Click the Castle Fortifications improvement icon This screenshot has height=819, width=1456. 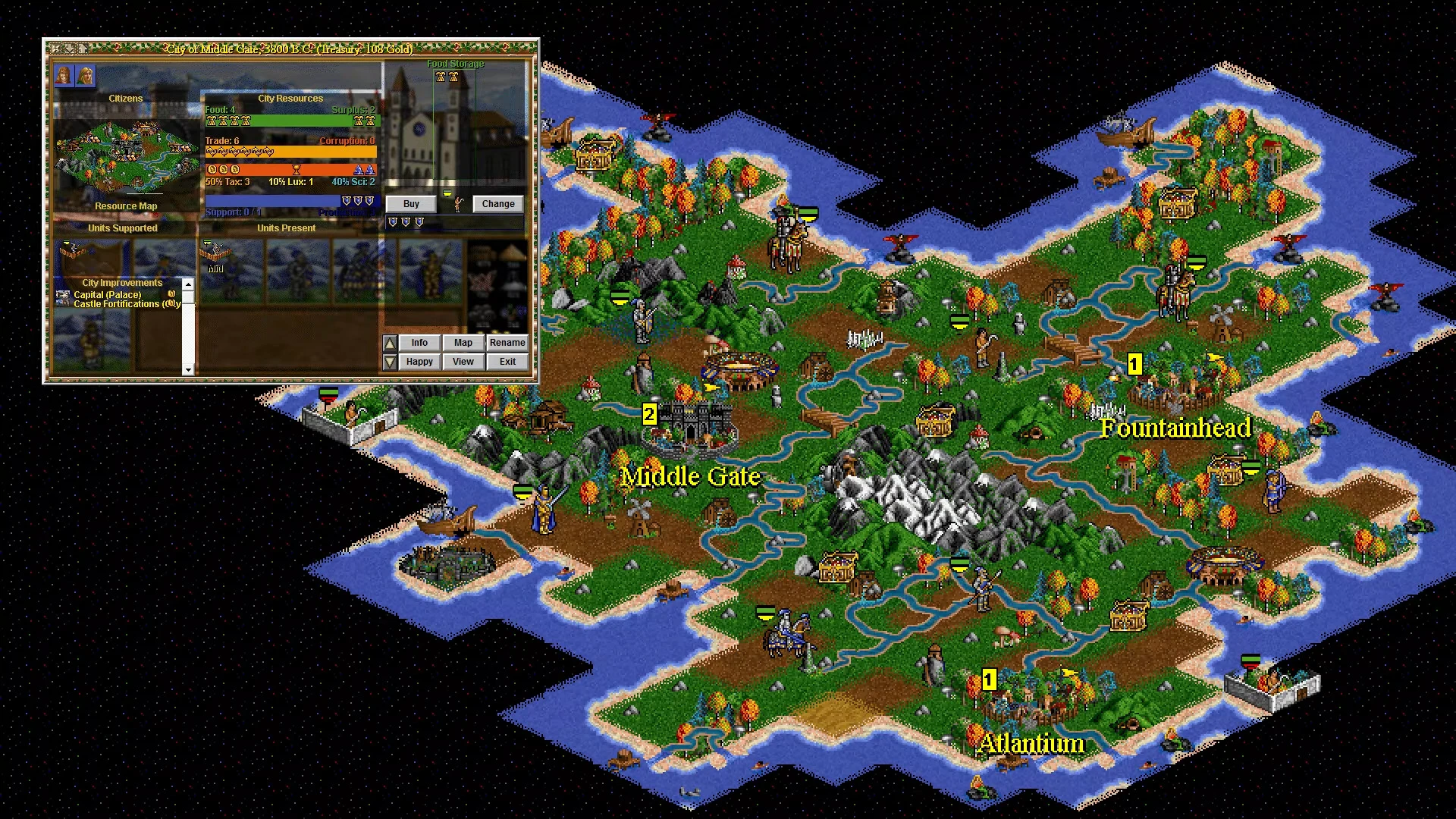[63, 304]
